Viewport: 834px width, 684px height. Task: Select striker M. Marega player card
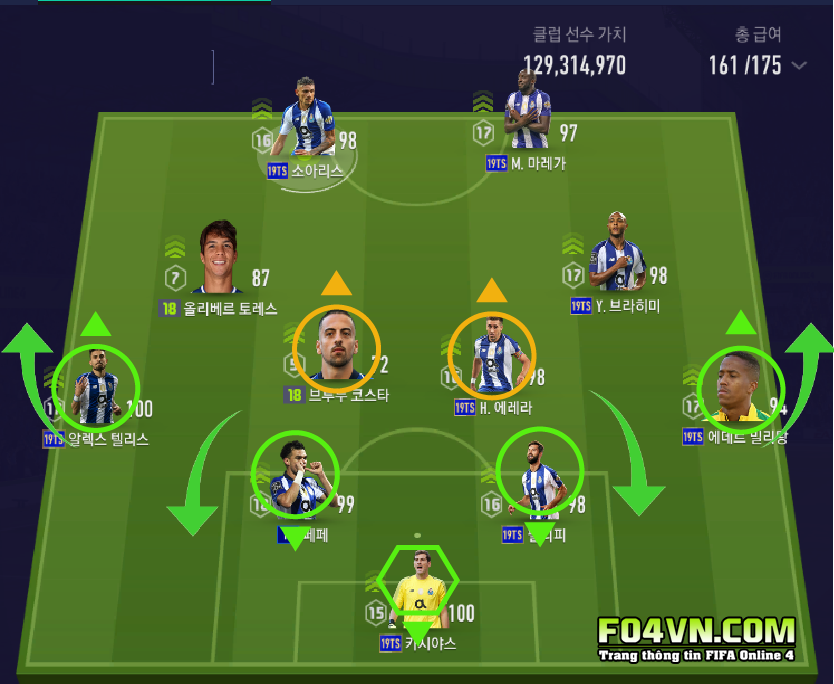(x=526, y=107)
